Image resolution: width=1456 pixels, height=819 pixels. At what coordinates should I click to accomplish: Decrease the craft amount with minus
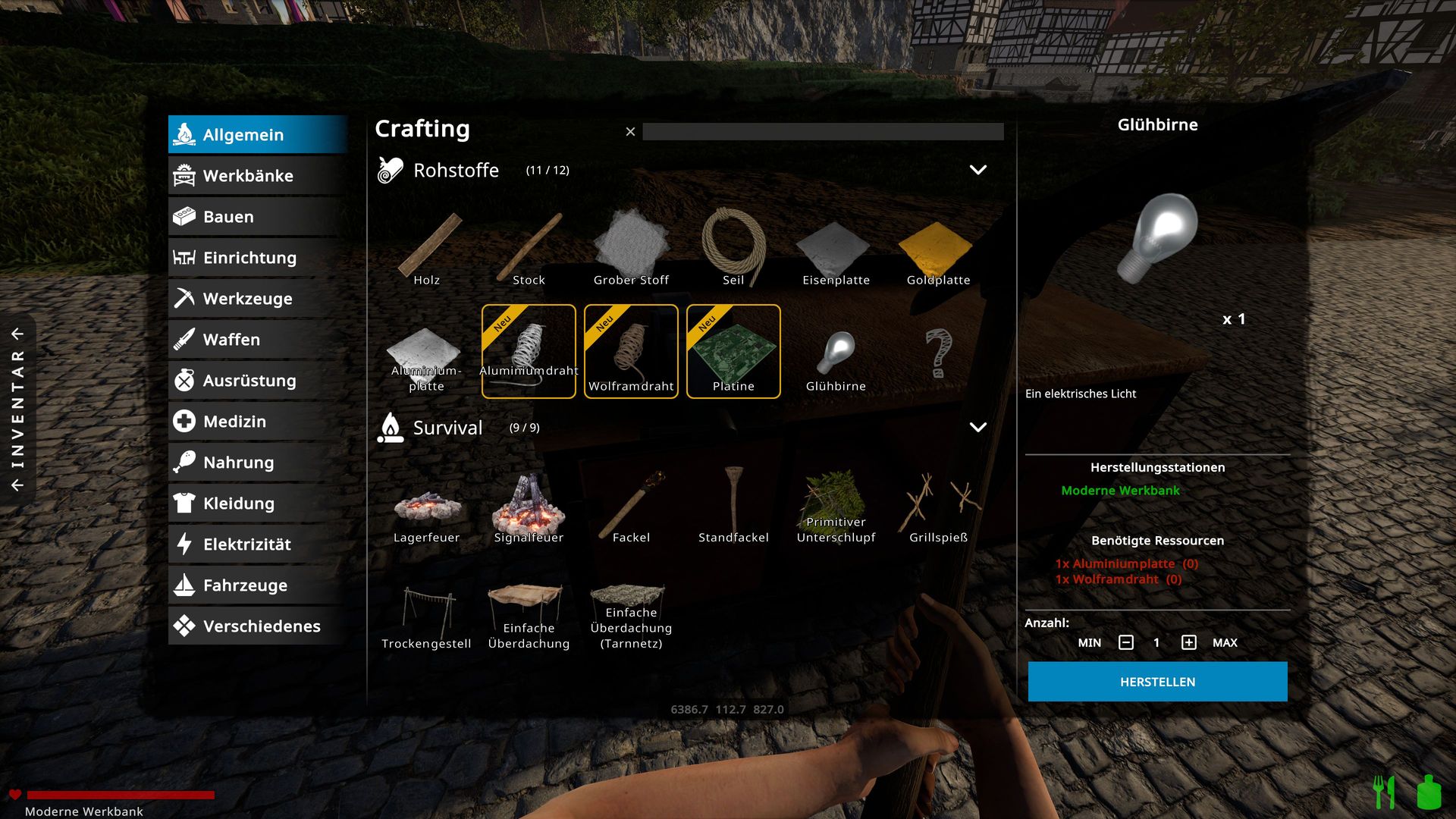pos(1126,643)
